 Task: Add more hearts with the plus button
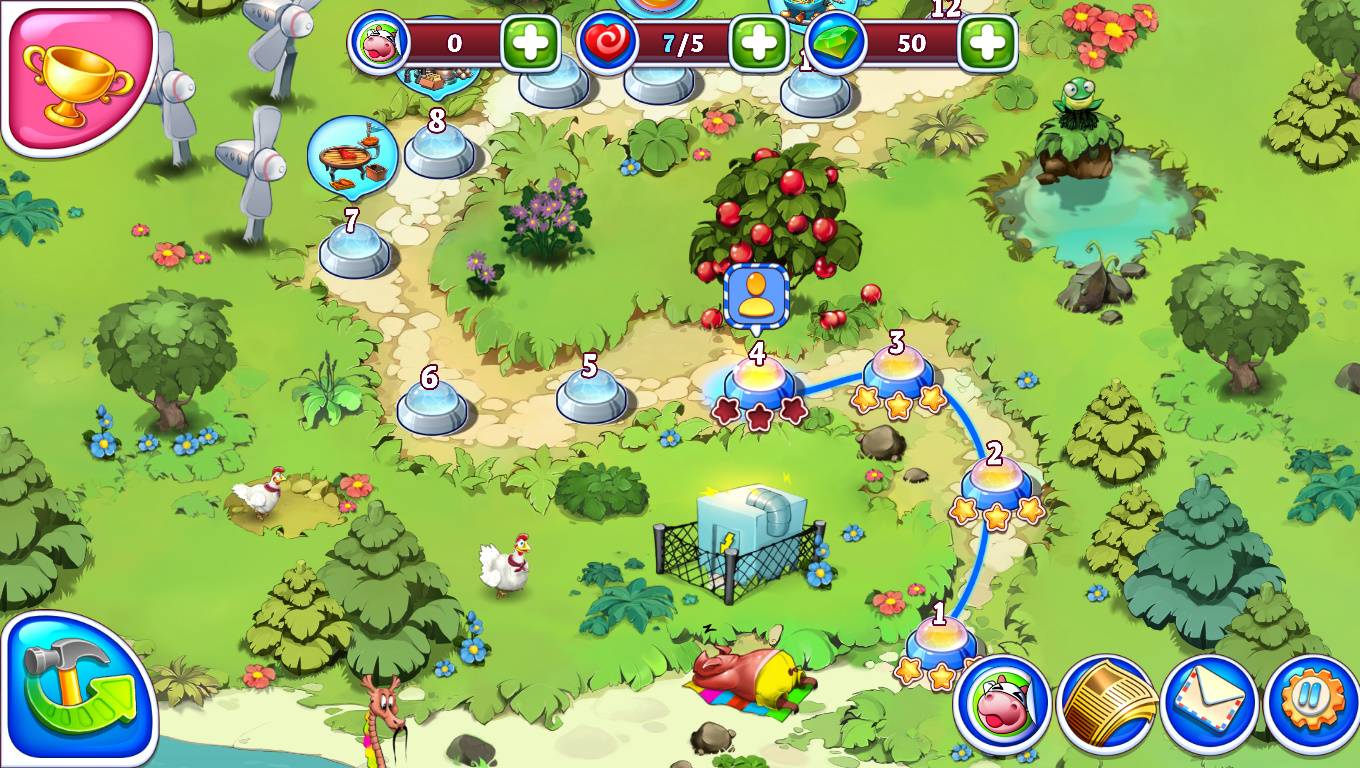click(x=759, y=43)
